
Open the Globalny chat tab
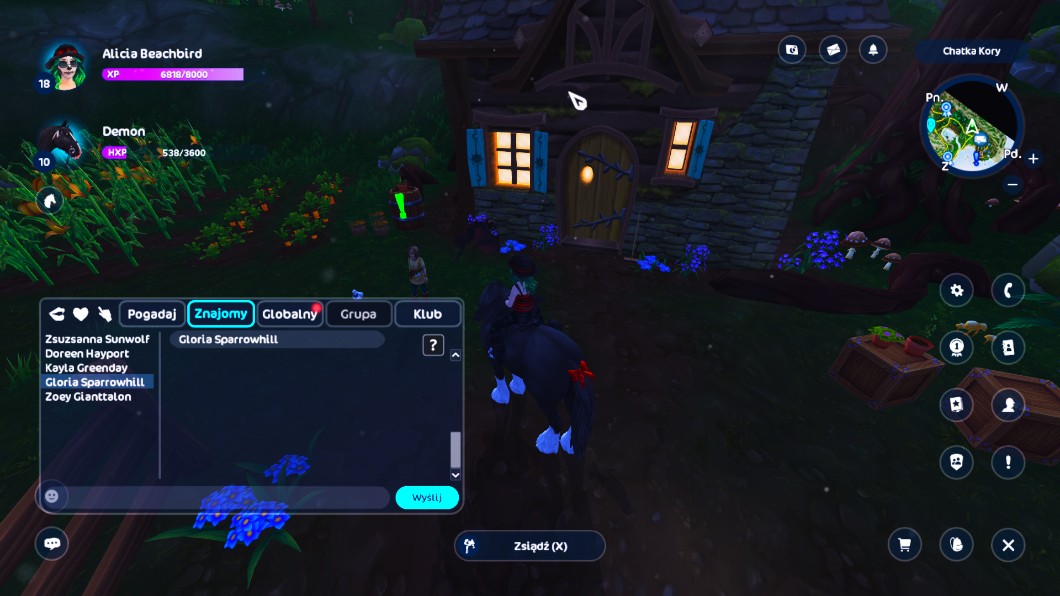tap(289, 314)
